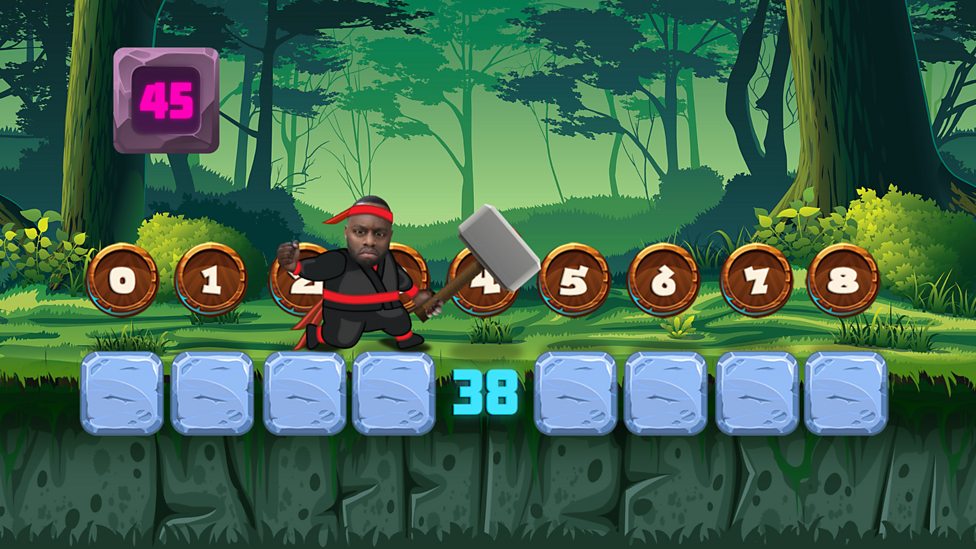
Task: Click the wooden number 6 disc
Action: [x=664, y=279]
